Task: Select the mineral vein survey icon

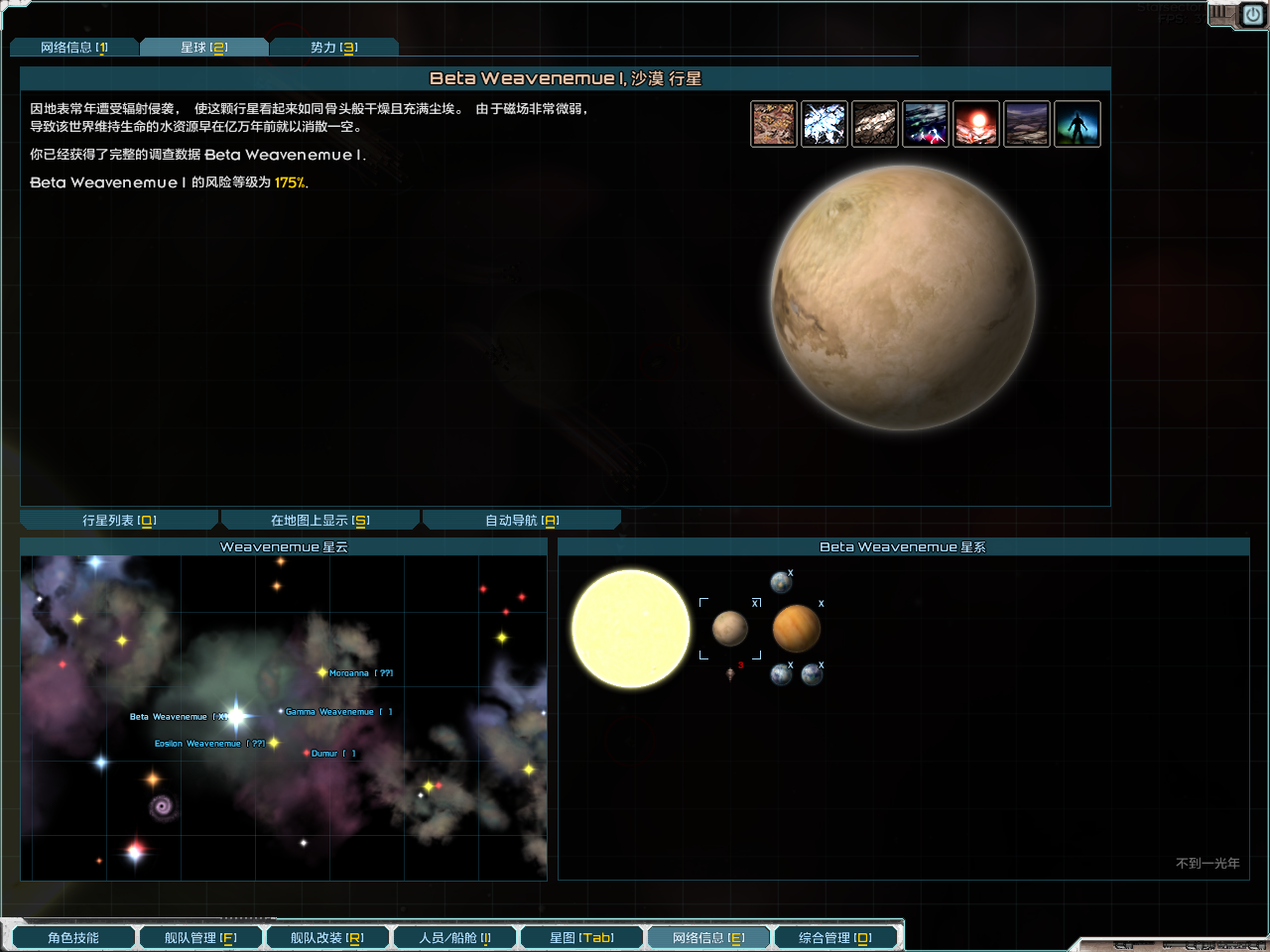Action: pyautogui.click(x=875, y=123)
